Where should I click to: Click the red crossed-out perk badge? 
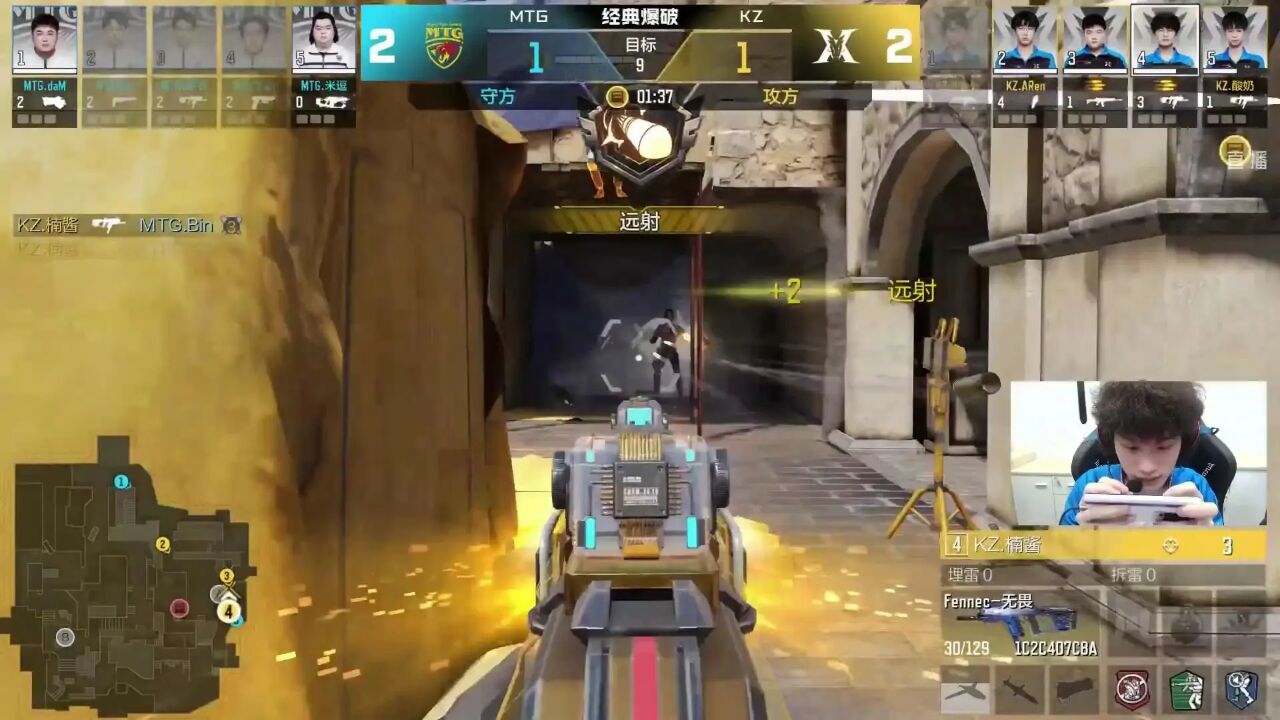pos(1132,689)
